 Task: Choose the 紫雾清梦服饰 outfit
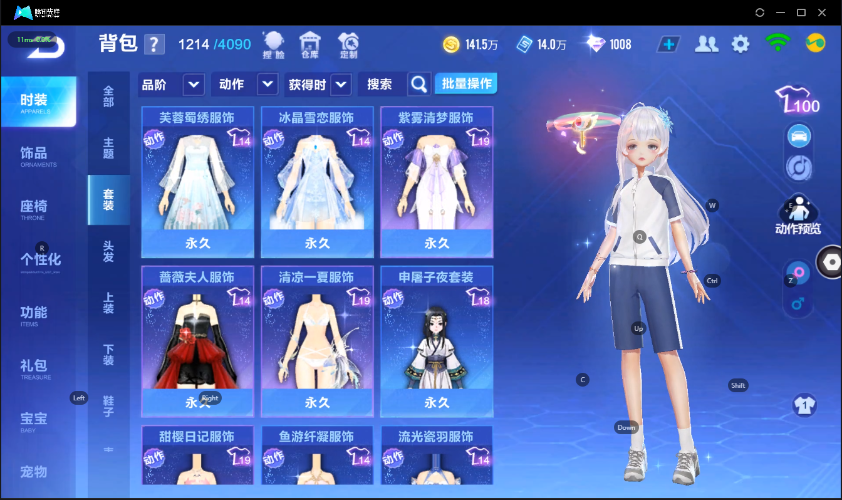click(436, 180)
